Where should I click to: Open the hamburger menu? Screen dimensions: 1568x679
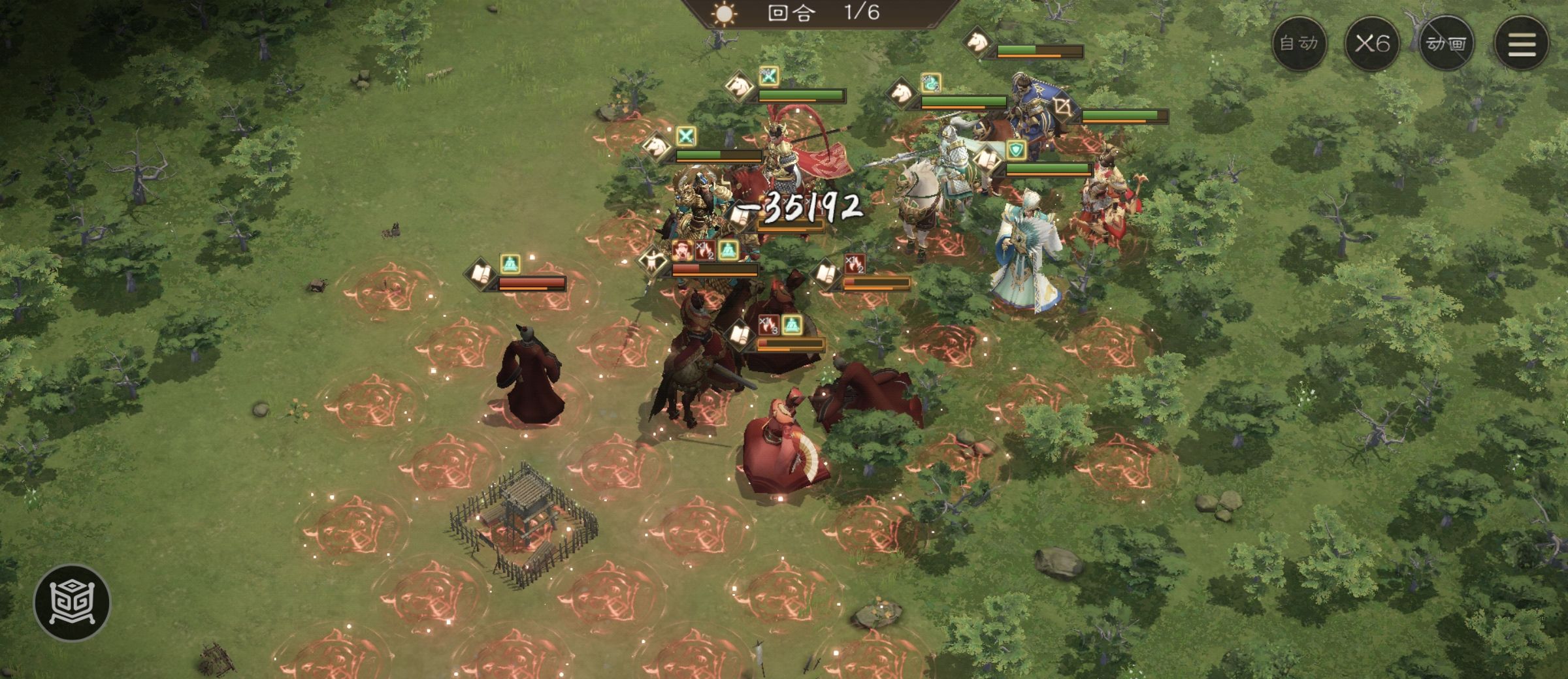(x=1521, y=44)
